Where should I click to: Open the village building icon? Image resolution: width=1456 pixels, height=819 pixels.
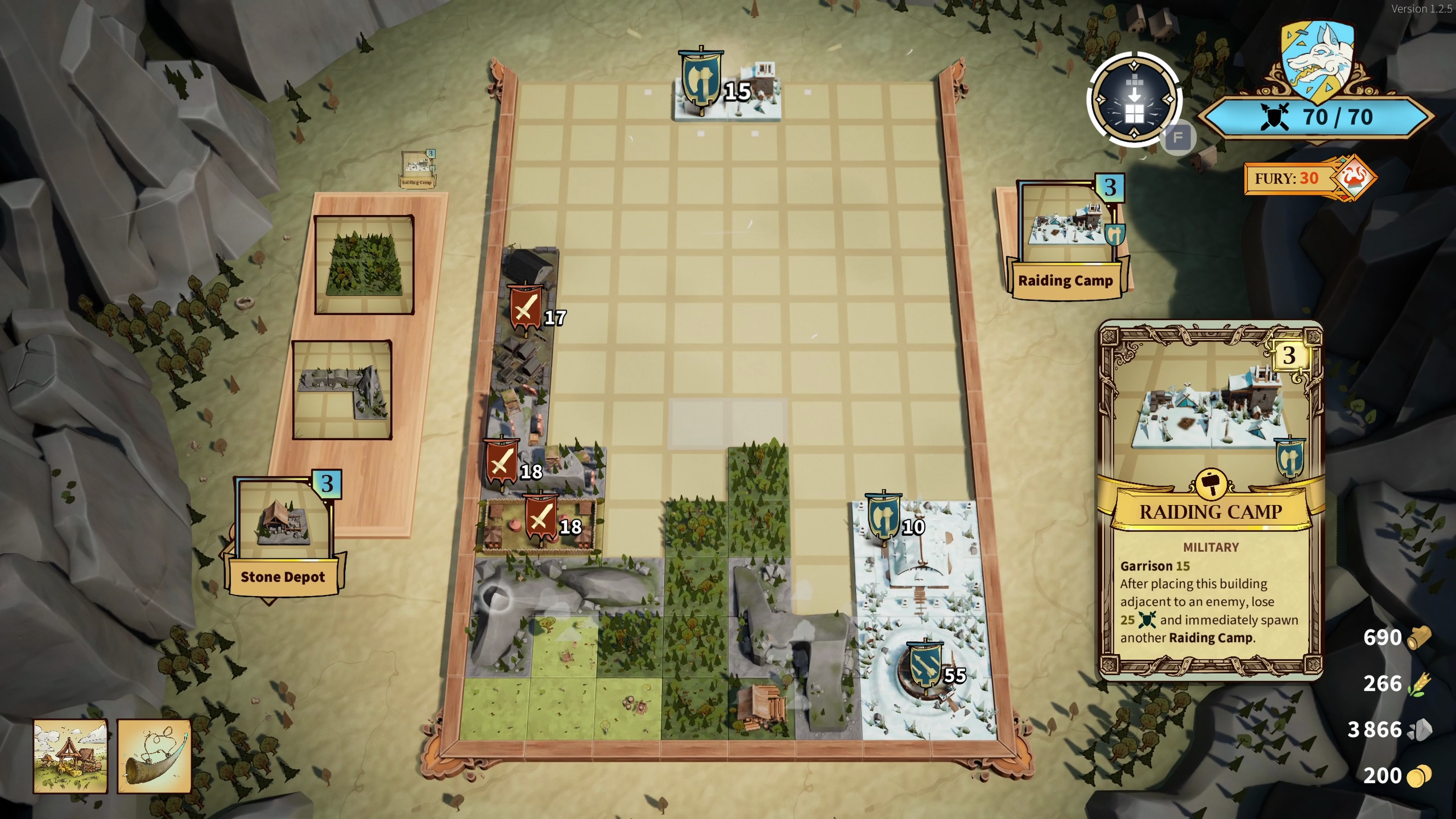(x=70, y=756)
